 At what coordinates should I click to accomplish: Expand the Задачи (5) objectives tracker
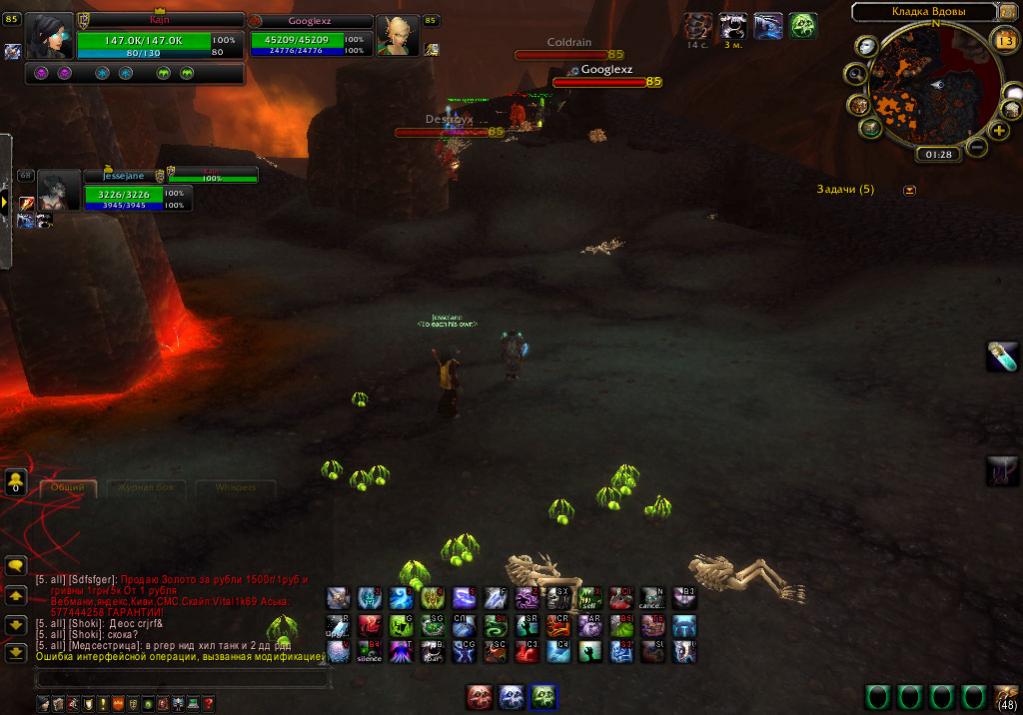pos(909,189)
